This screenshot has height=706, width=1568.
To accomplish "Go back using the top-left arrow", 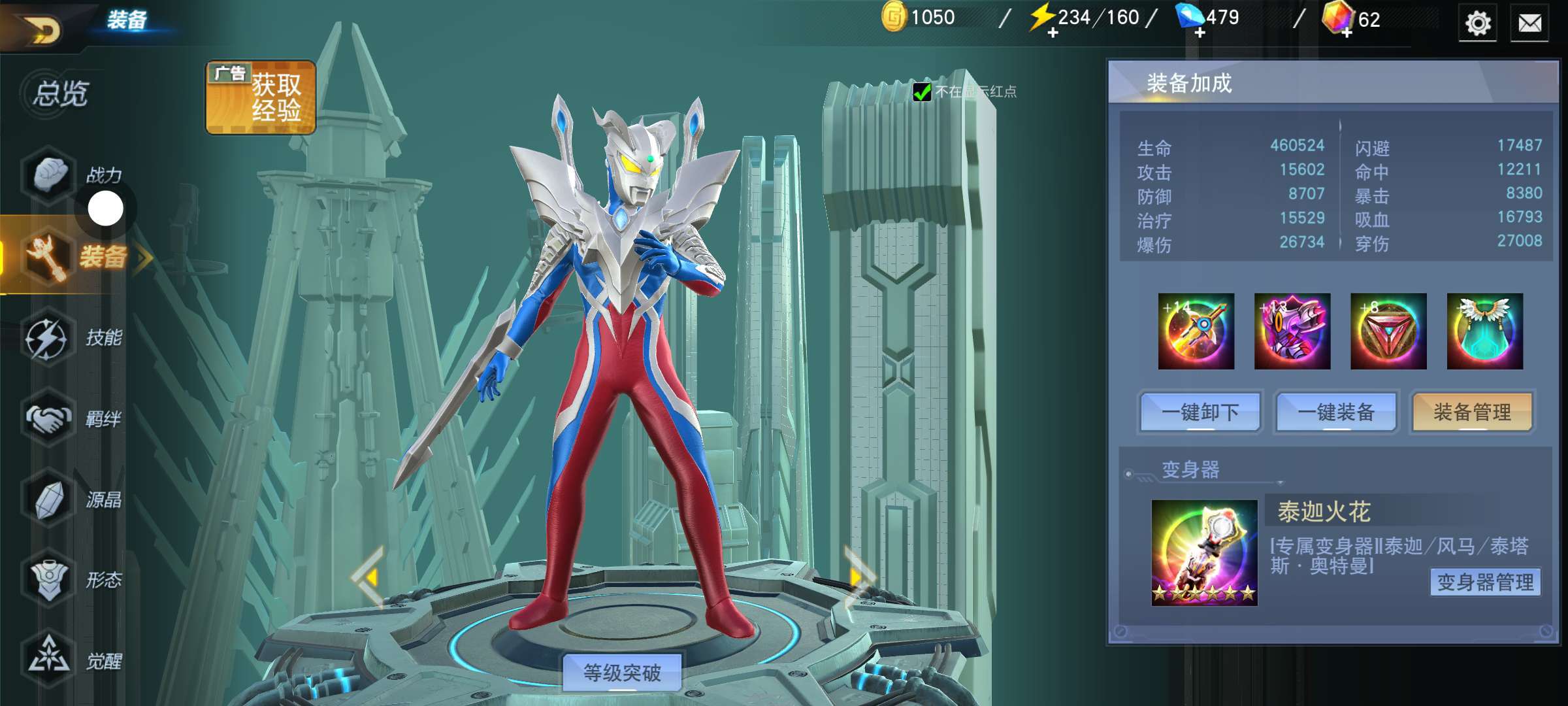I will click(43, 27).
